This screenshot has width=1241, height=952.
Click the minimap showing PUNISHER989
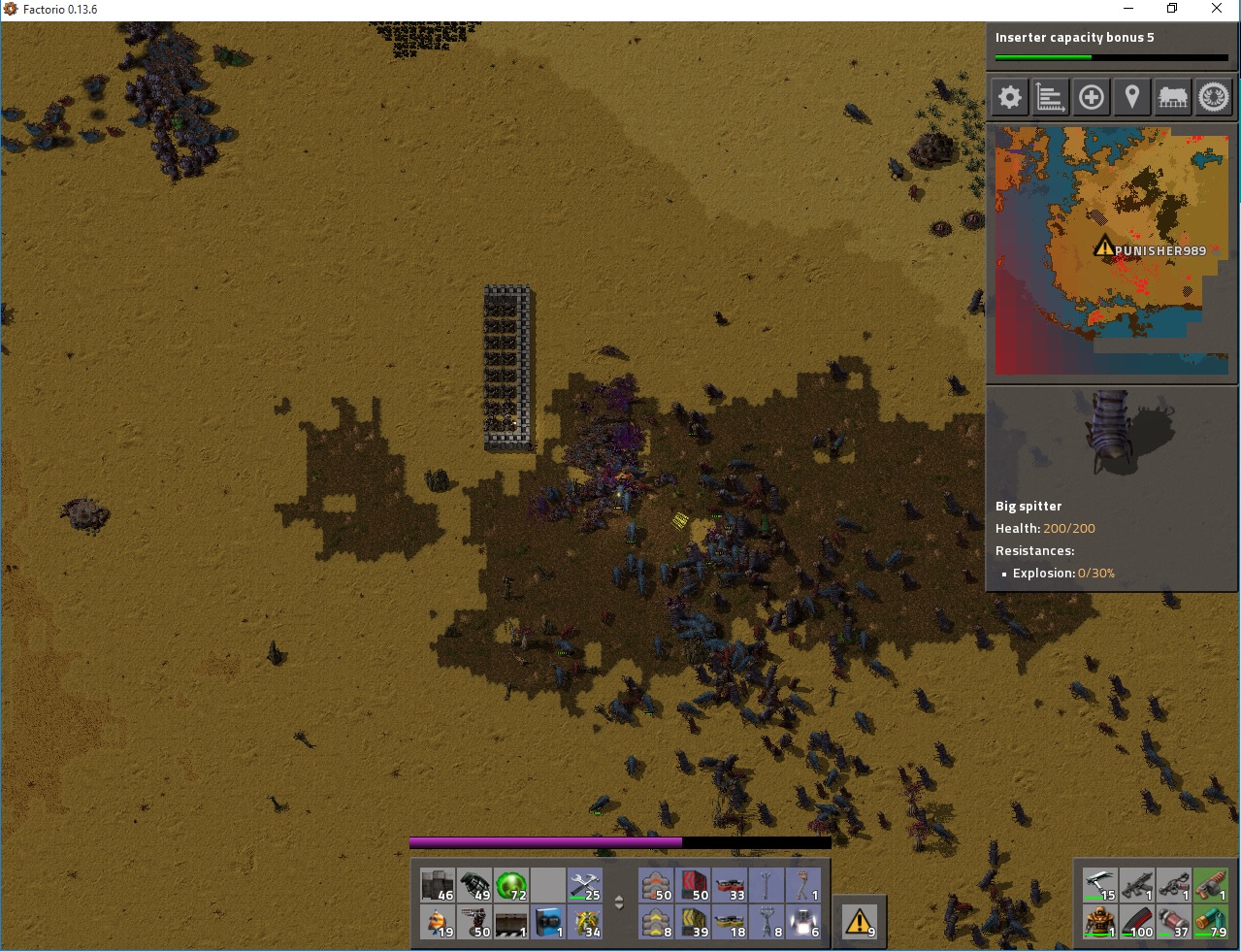[1112, 251]
